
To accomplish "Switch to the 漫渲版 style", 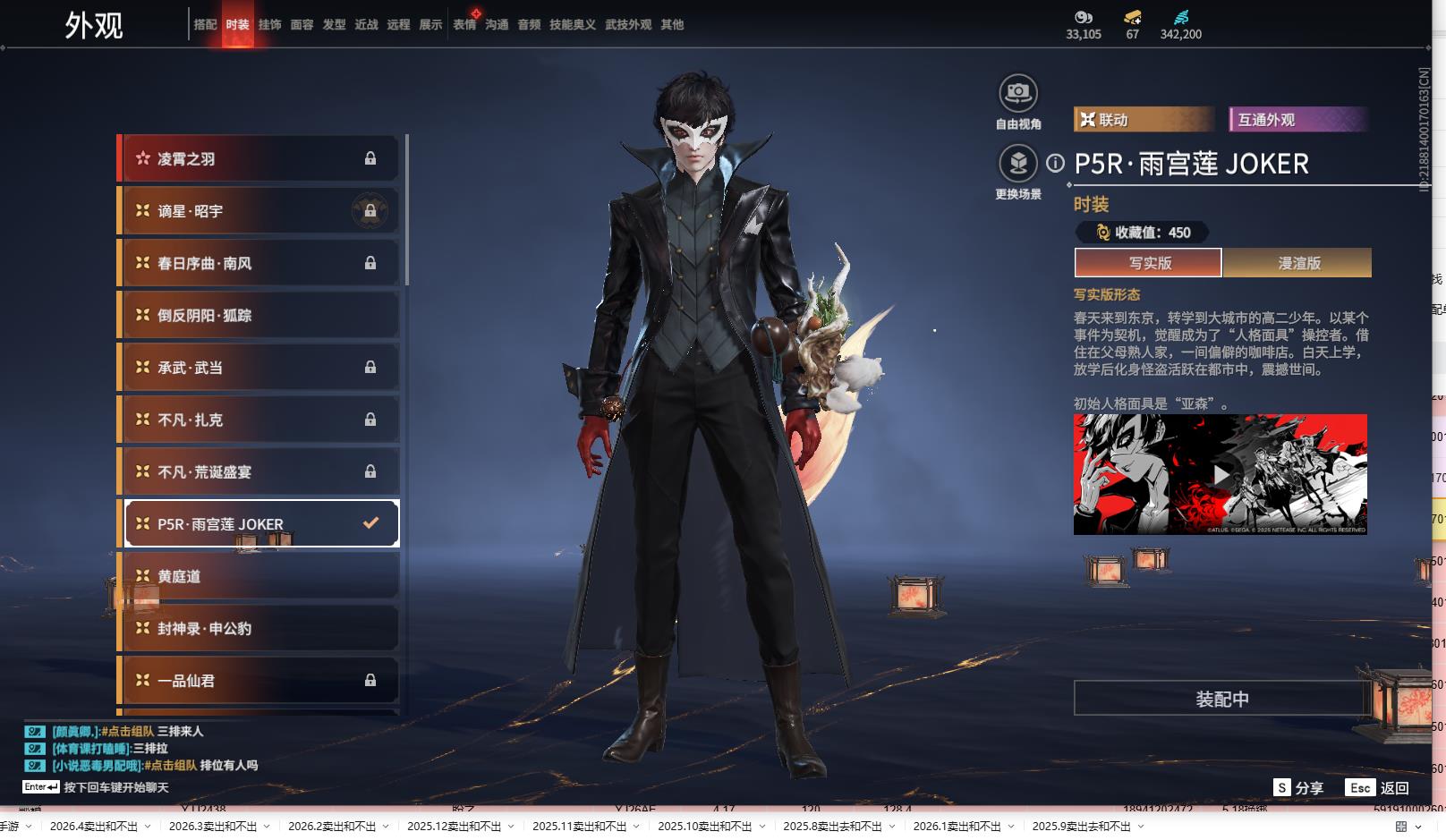I will click(x=1298, y=263).
